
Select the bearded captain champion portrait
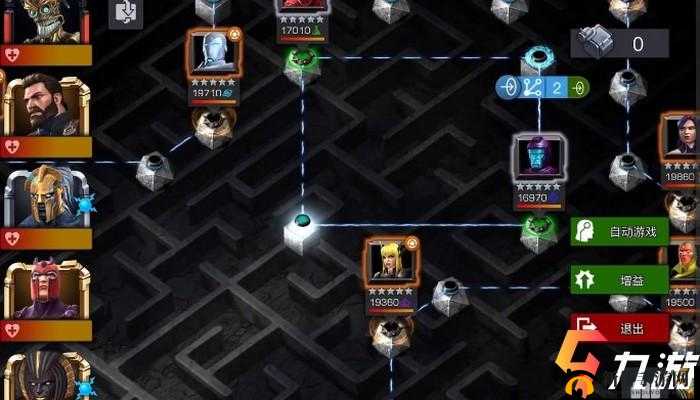point(43,106)
